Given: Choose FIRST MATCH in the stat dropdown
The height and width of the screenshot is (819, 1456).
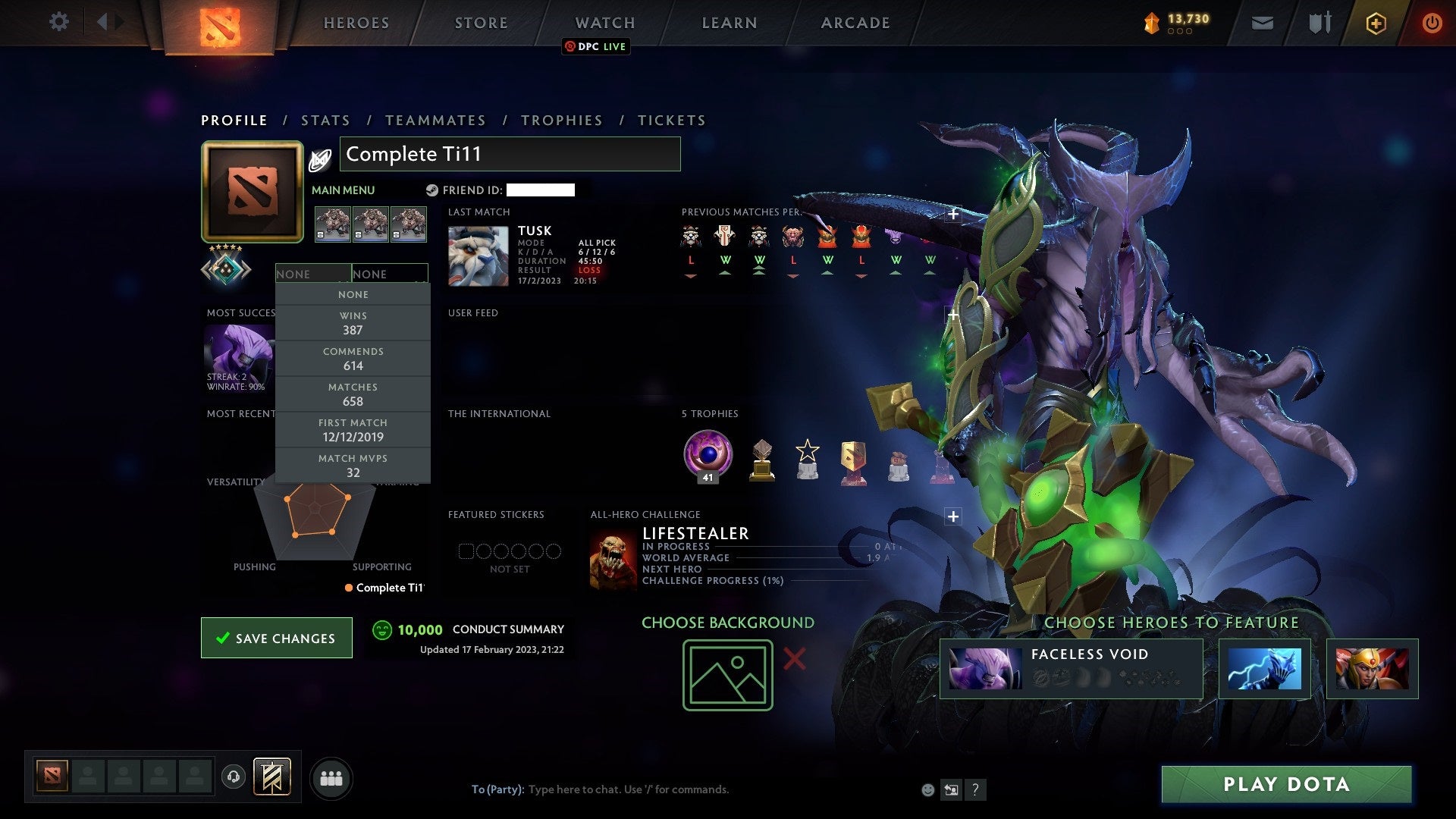Looking at the screenshot, I should (353, 430).
